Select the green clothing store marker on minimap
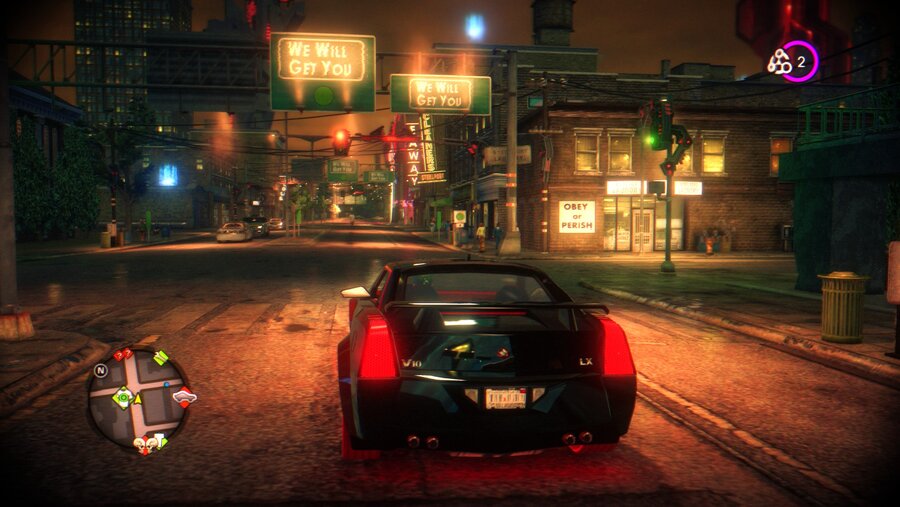The image size is (900, 507). (160, 357)
